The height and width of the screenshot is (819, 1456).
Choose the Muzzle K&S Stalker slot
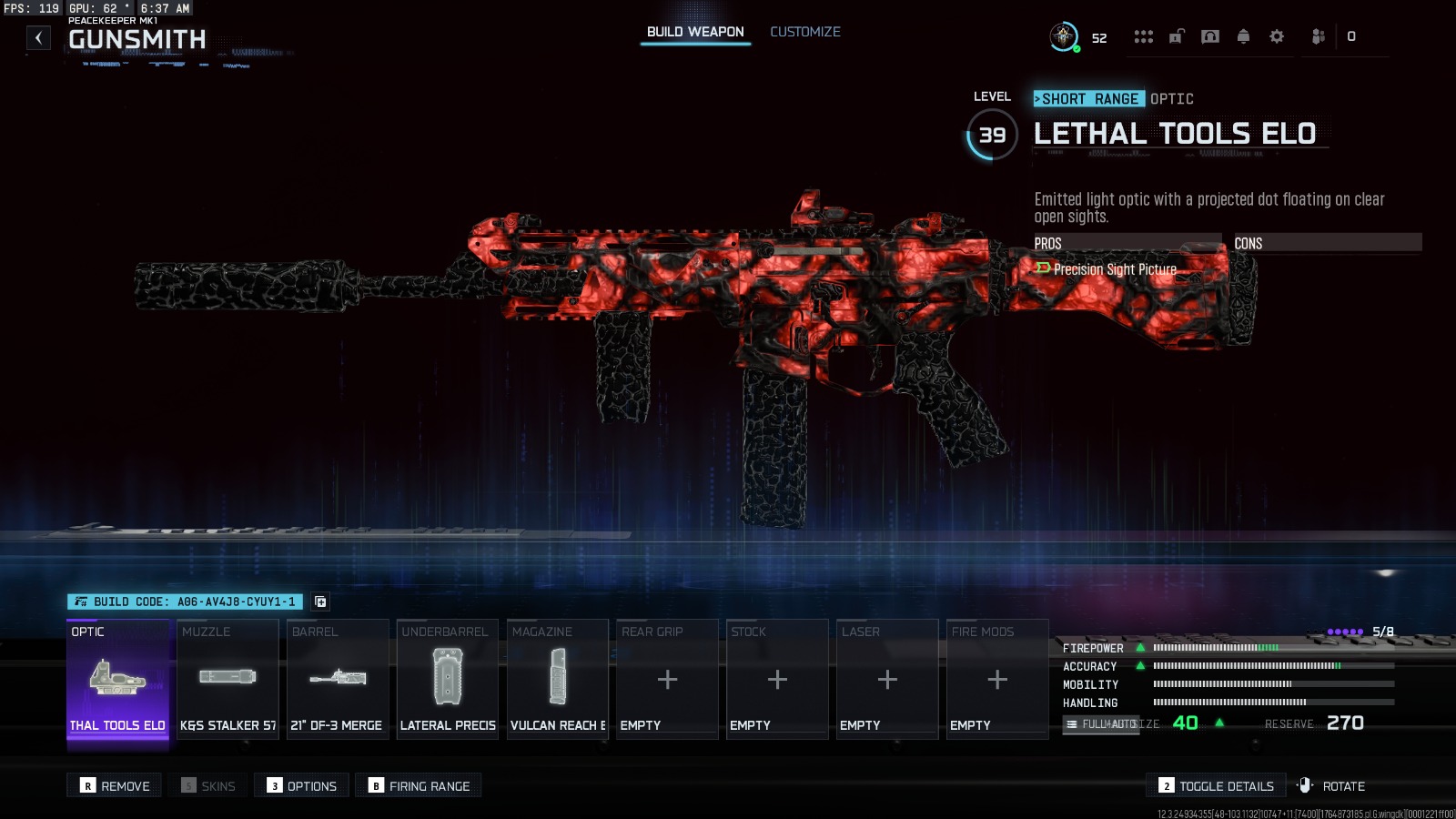pos(227,679)
